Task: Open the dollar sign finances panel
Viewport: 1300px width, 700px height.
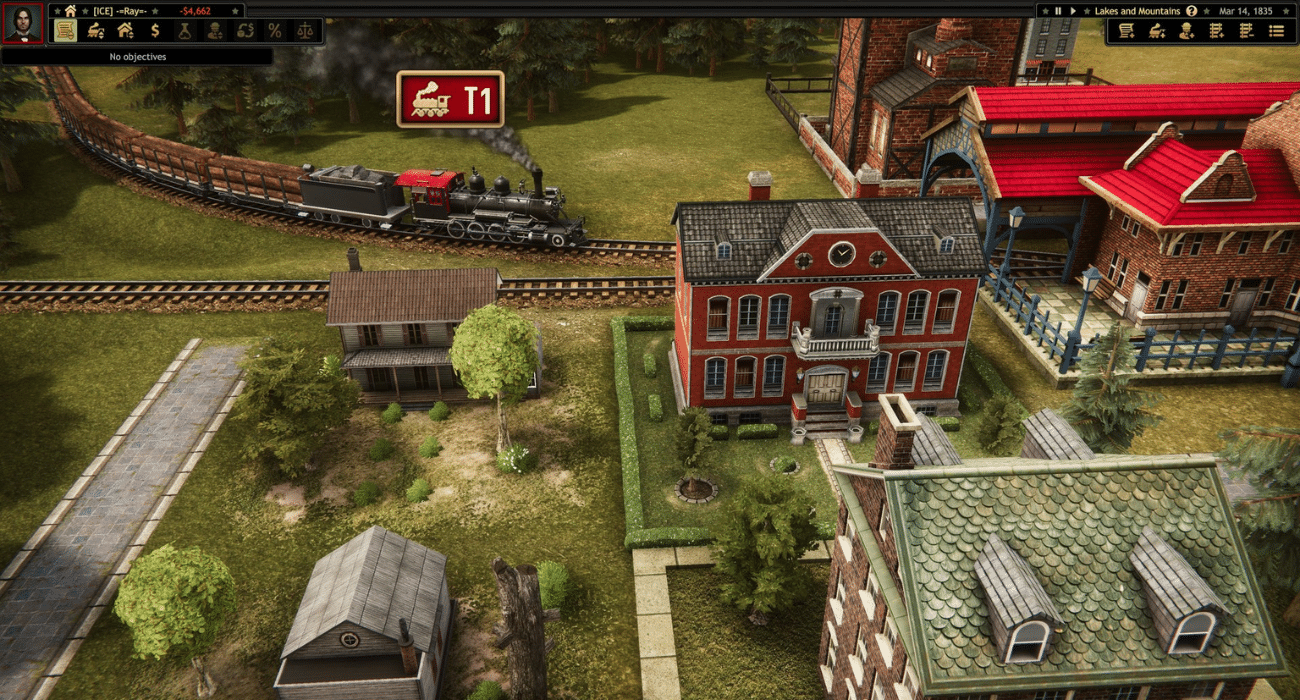Action: click(155, 31)
